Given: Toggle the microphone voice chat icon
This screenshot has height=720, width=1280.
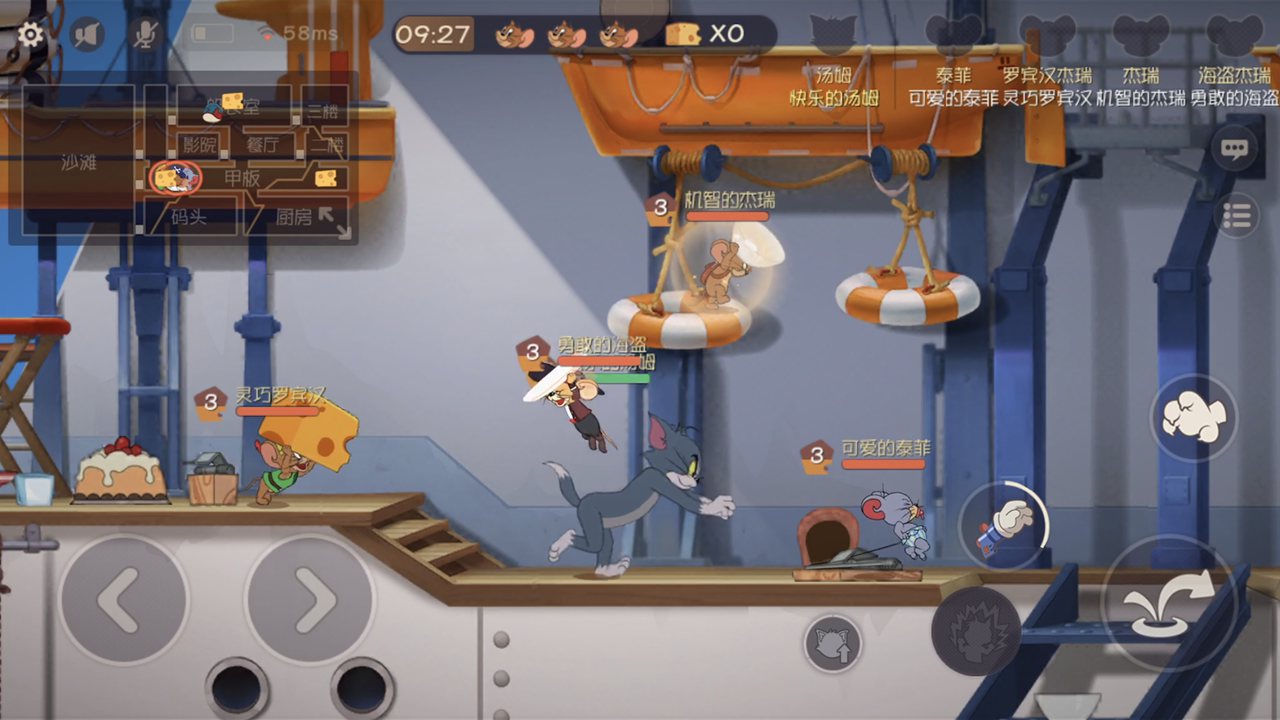Looking at the screenshot, I should click(x=145, y=35).
